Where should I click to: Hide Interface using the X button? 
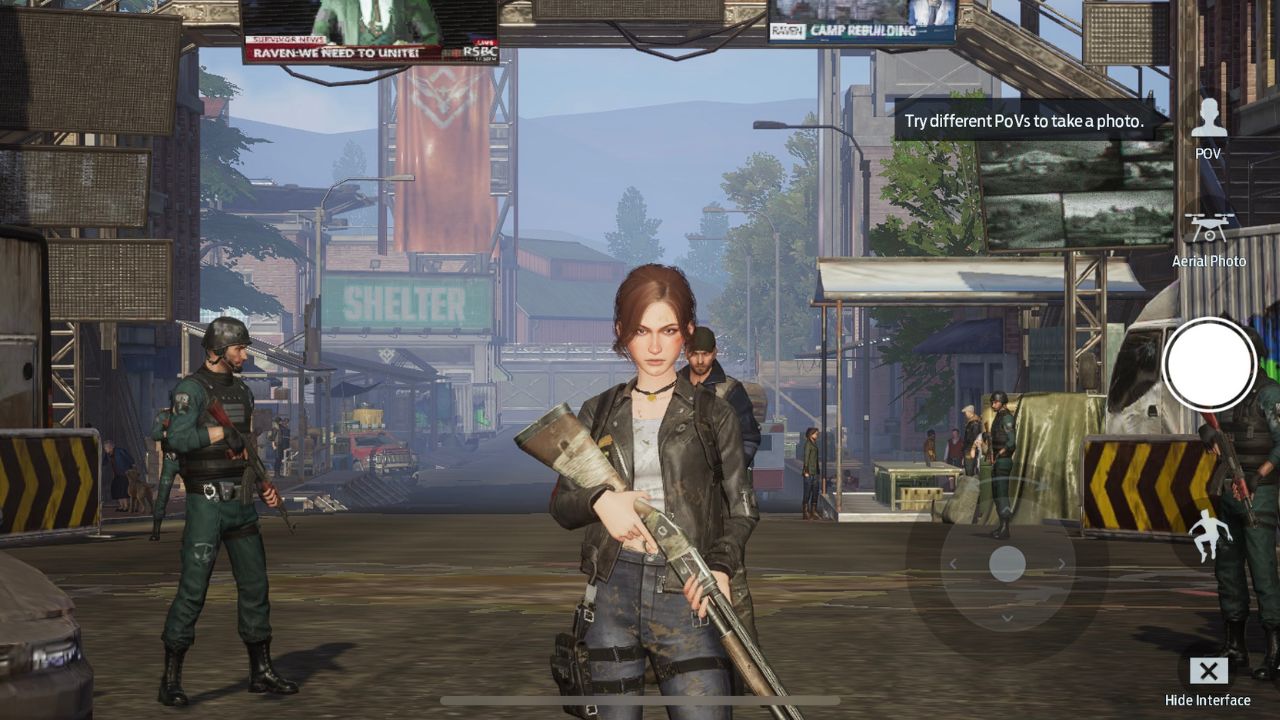[1208, 671]
